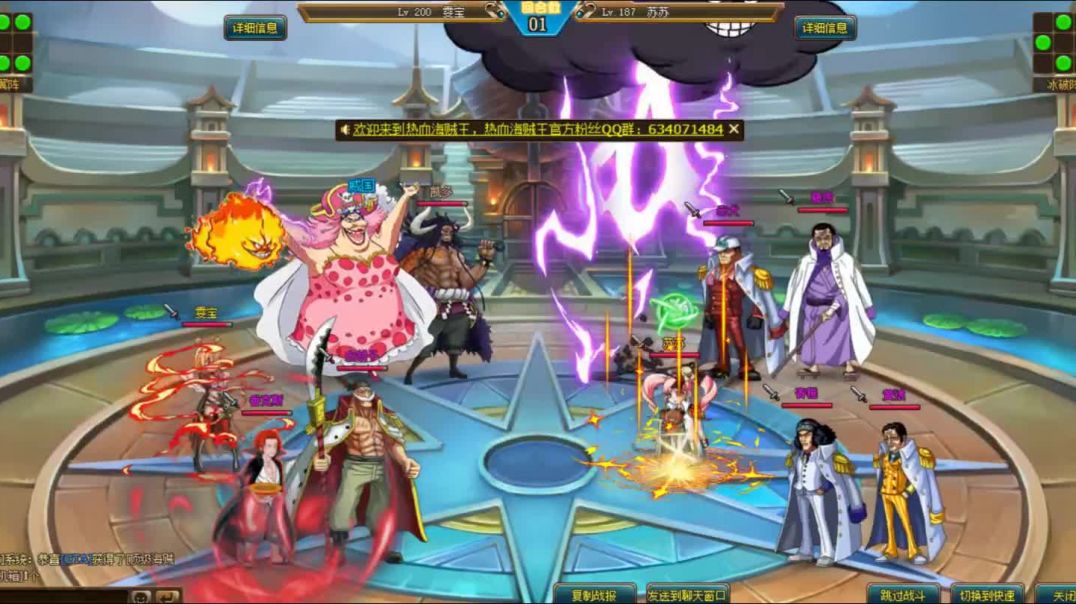This screenshot has height=604, width=1076.
Task: Click into the chat text input box
Action: click(62, 596)
